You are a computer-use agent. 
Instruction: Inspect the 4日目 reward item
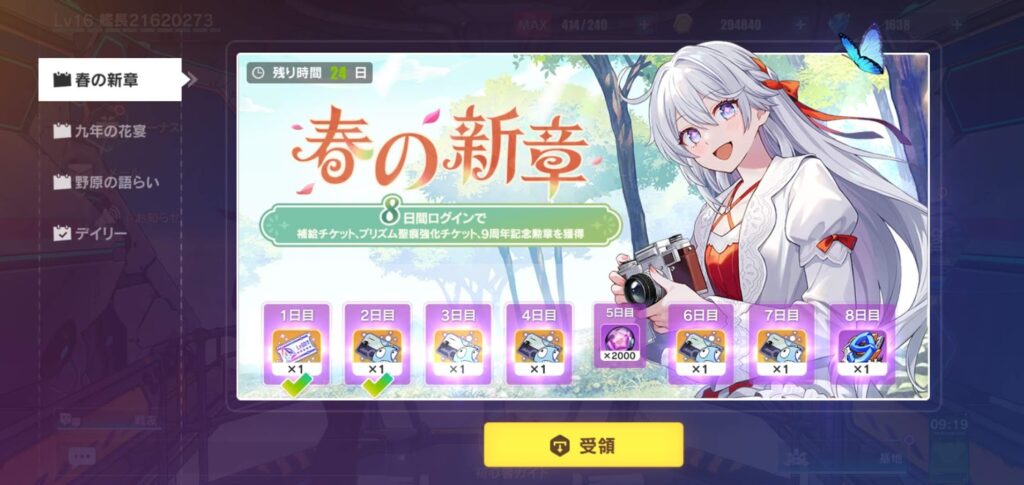539,345
